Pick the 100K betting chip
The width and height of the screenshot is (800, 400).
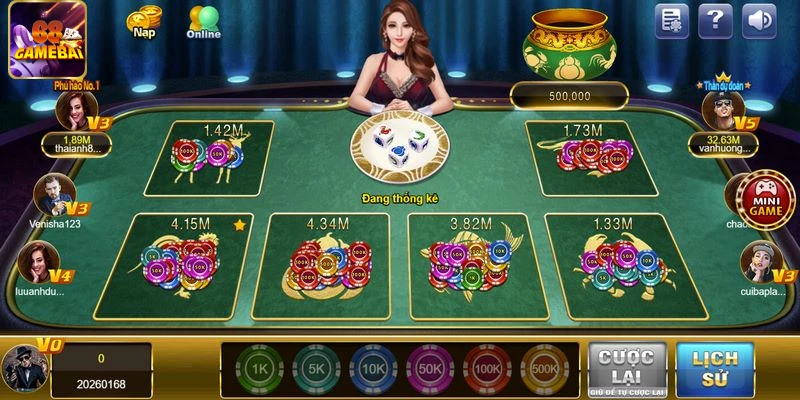(487, 370)
